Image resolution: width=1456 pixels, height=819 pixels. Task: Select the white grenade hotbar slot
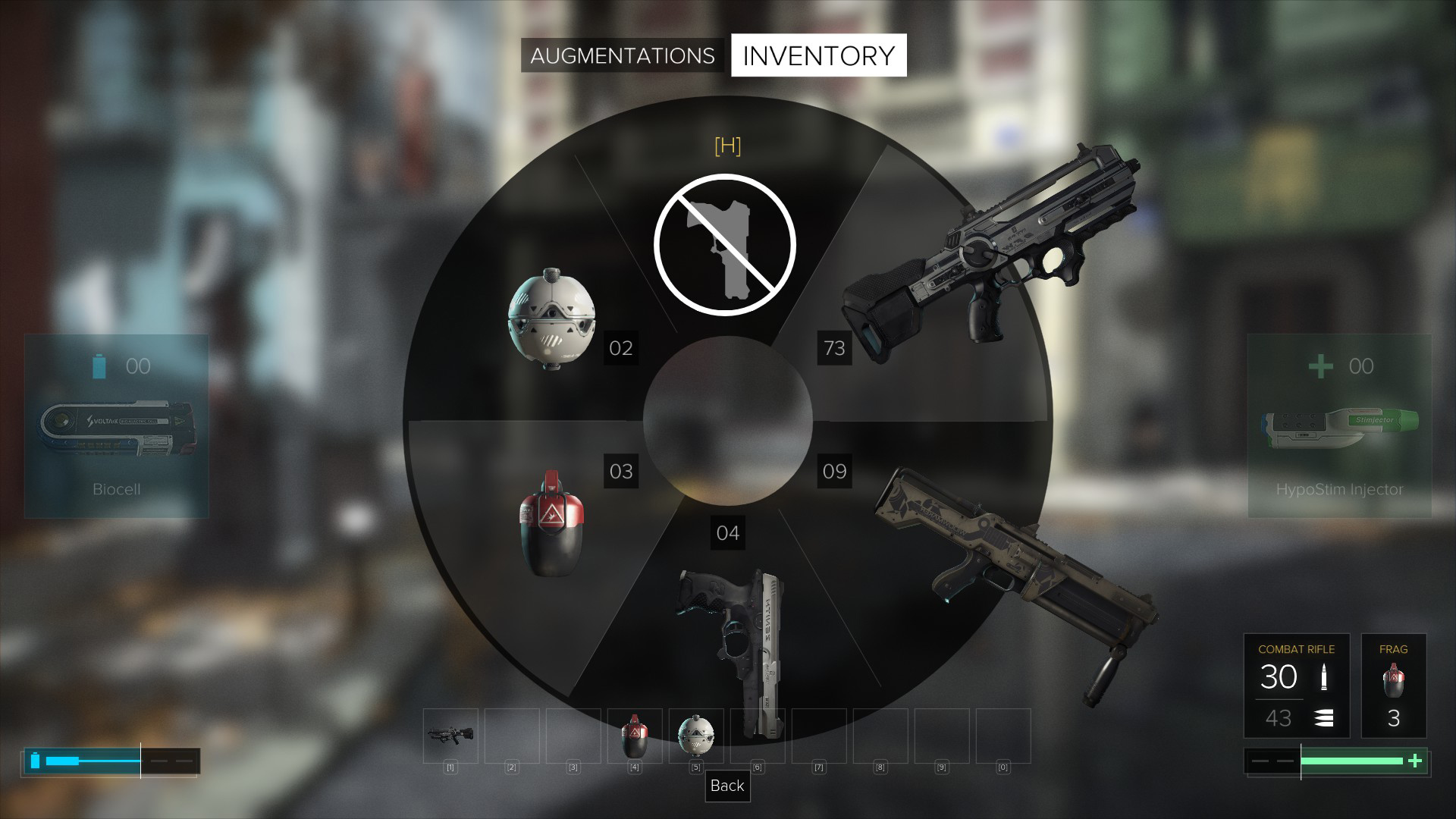point(695,735)
